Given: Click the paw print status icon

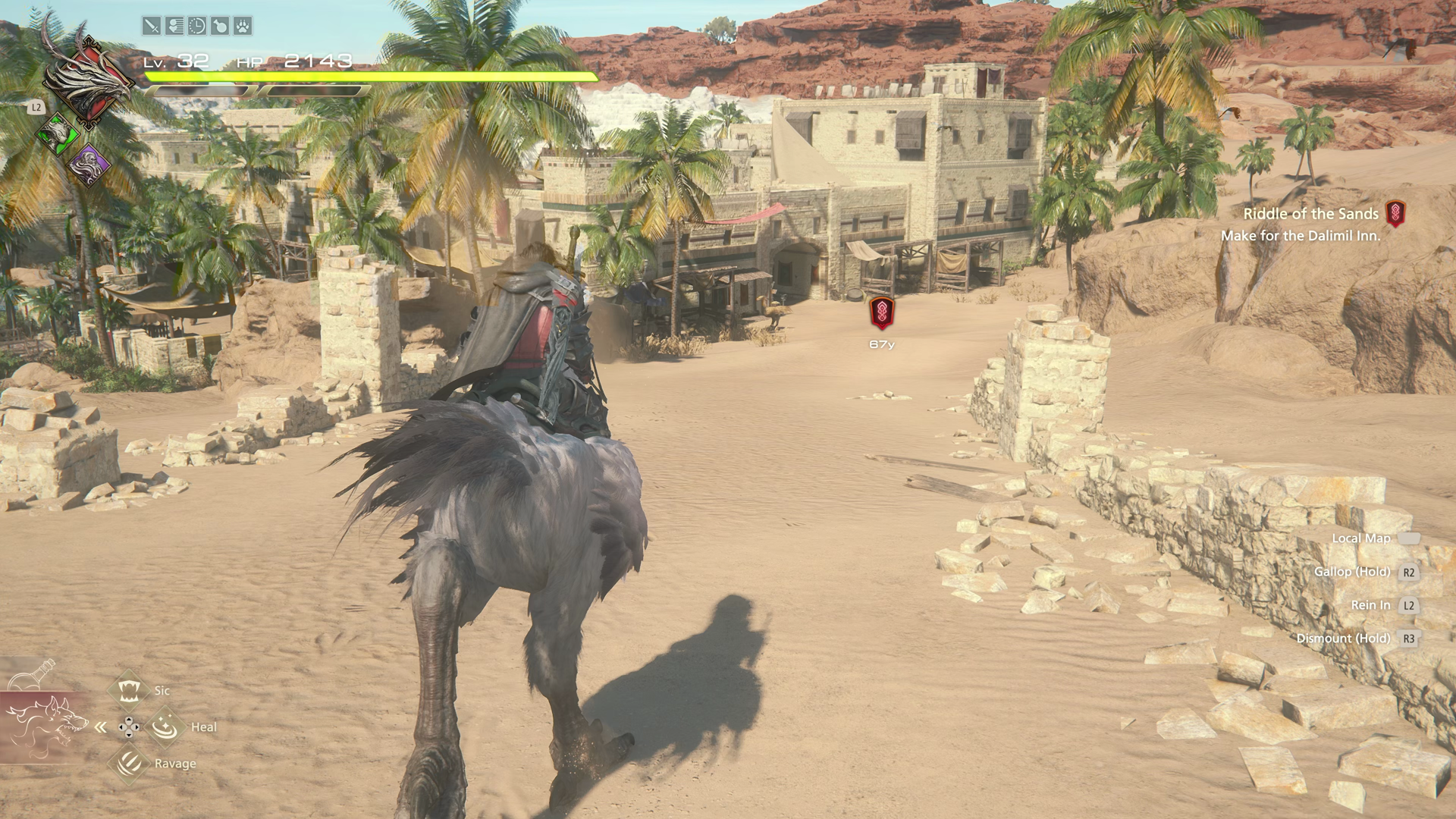Looking at the screenshot, I should coord(243,27).
